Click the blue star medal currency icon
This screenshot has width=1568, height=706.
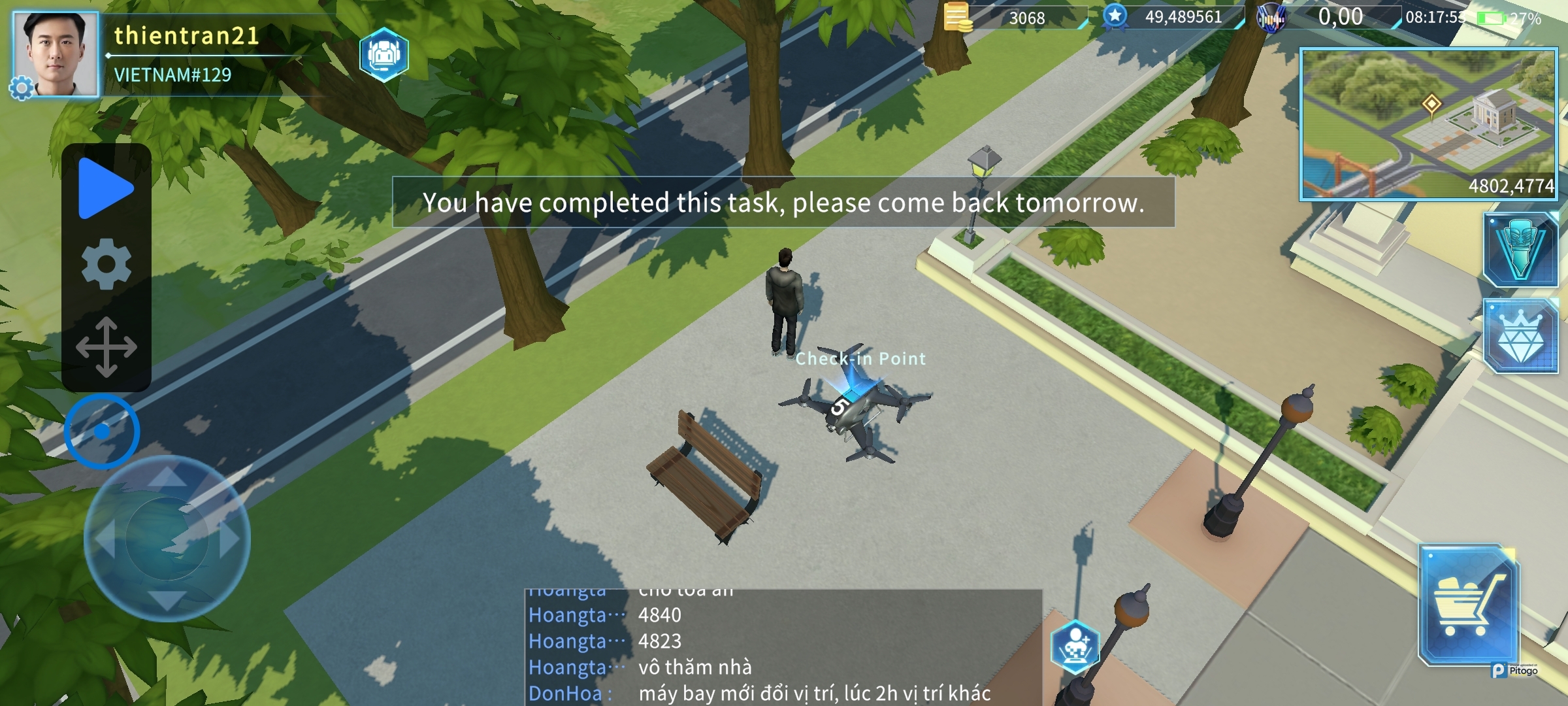(x=1115, y=16)
